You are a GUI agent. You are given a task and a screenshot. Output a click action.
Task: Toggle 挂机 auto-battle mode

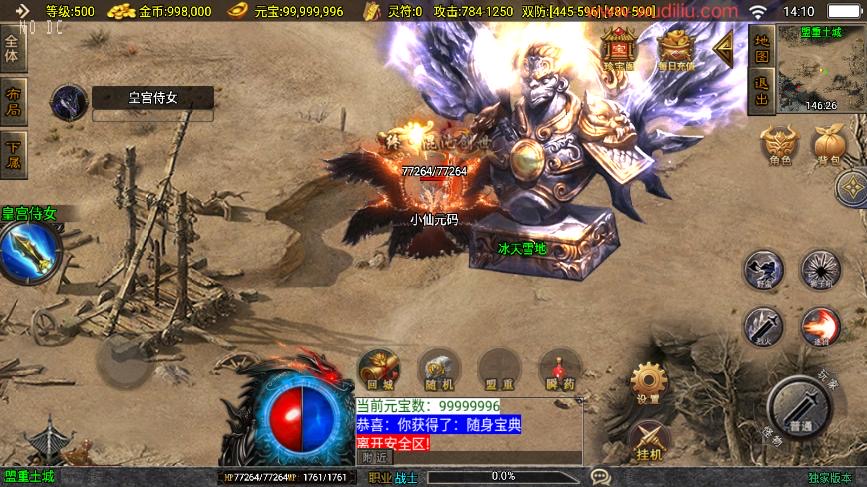648,438
